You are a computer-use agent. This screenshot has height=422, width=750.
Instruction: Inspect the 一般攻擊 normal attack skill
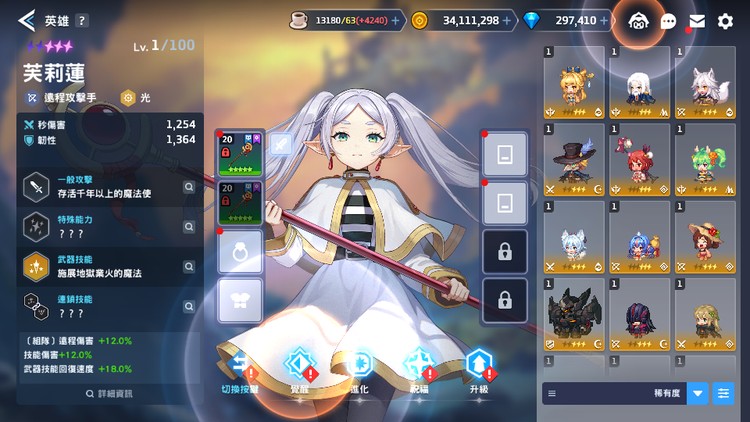point(189,186)
